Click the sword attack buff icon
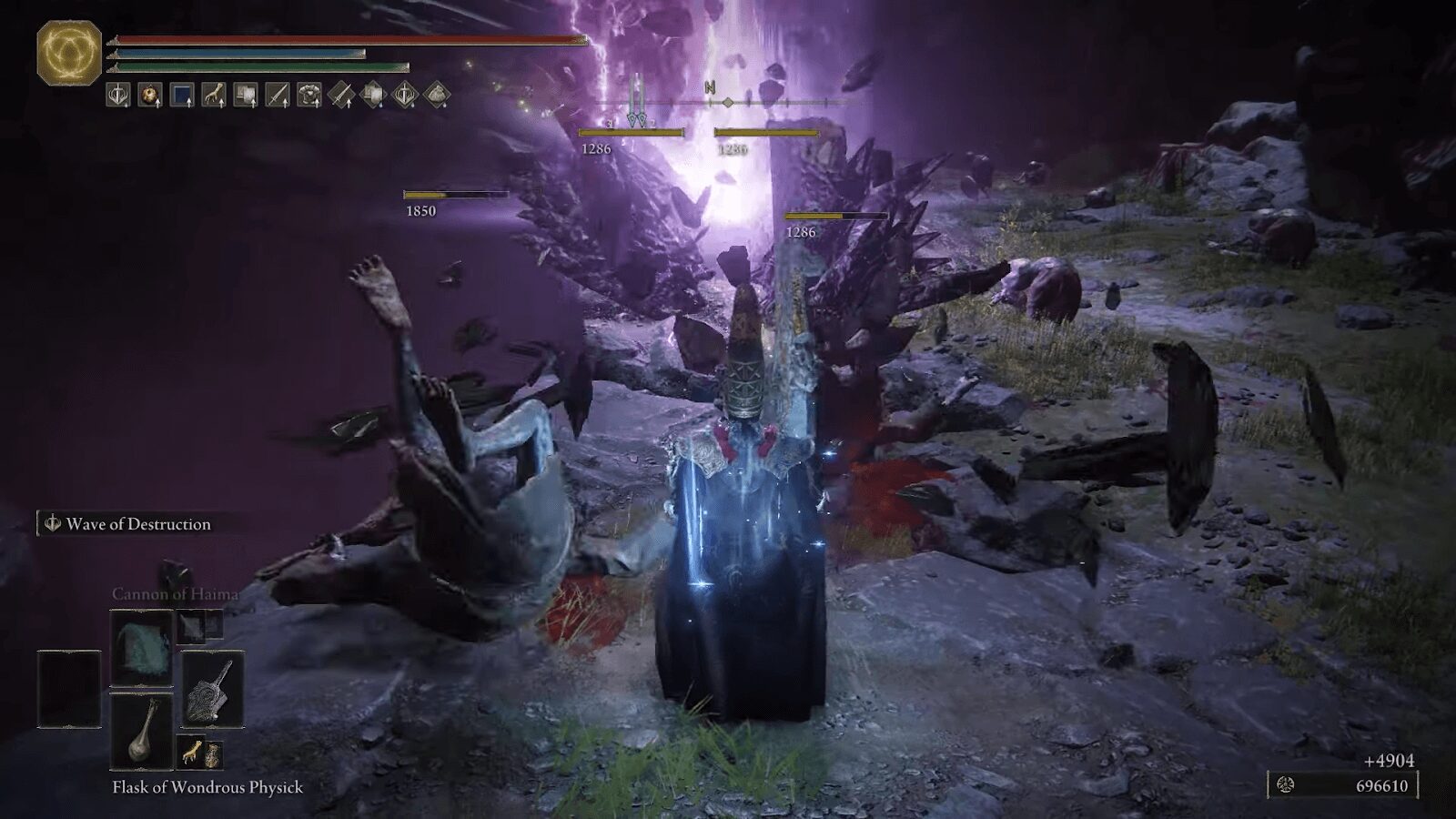 [x=278, y=96]
